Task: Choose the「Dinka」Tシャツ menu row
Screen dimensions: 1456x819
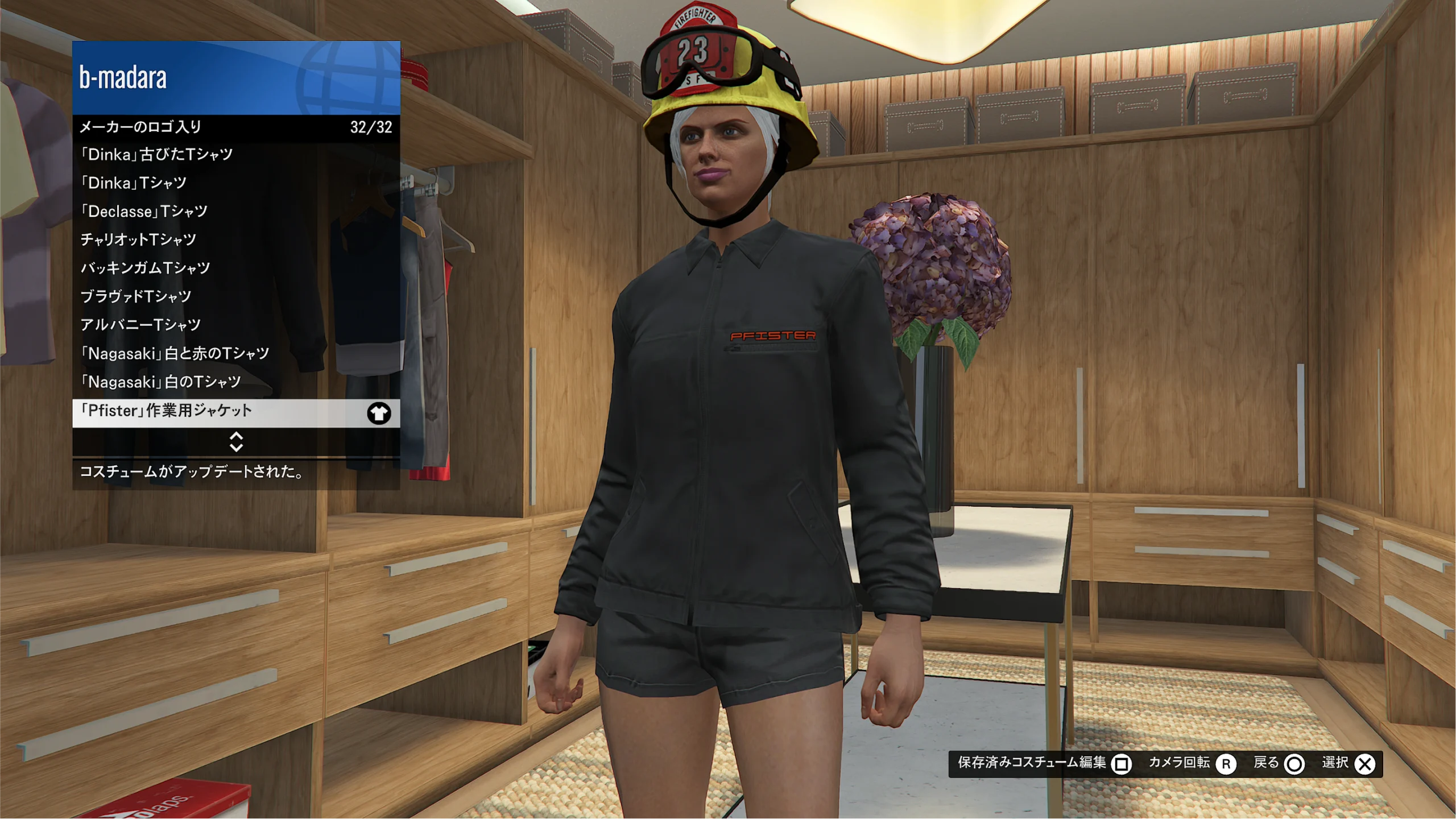Action: 235,183
